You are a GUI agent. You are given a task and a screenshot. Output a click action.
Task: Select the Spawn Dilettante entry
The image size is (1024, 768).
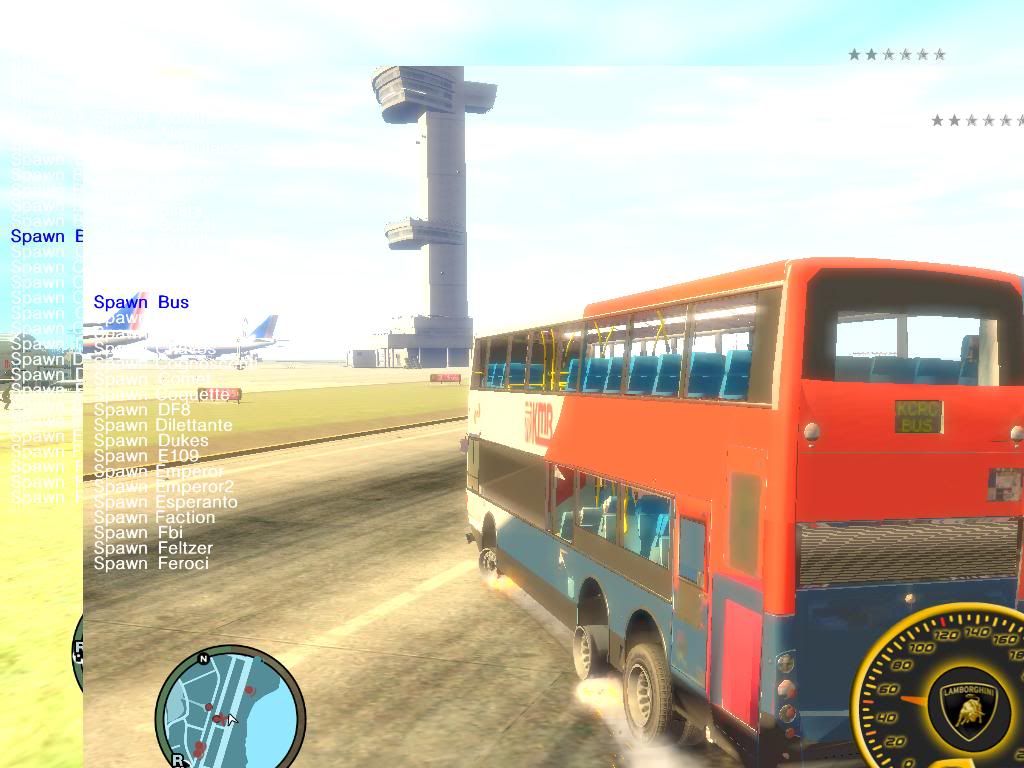point(162,425)
